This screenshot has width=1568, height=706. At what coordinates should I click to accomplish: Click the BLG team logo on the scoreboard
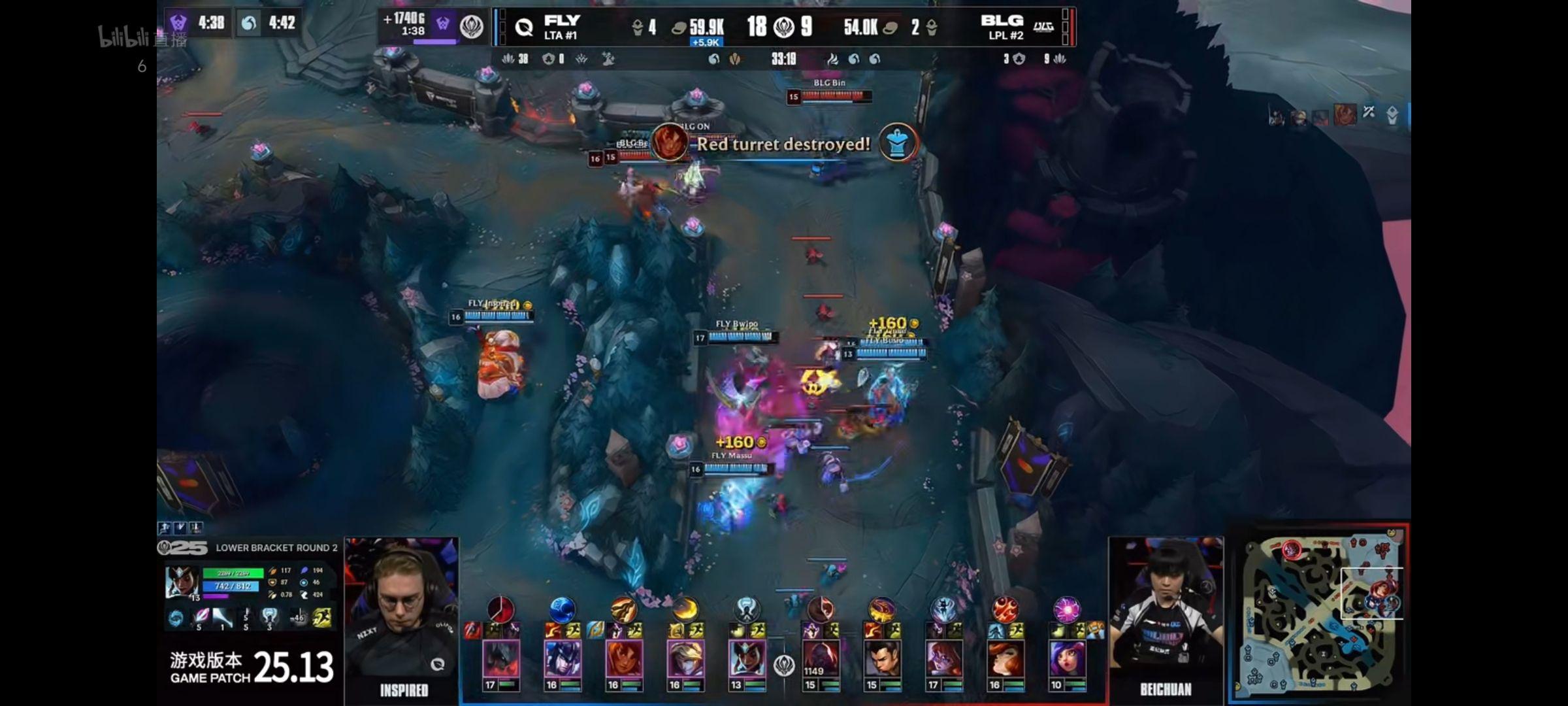(x=1043, y=27)
